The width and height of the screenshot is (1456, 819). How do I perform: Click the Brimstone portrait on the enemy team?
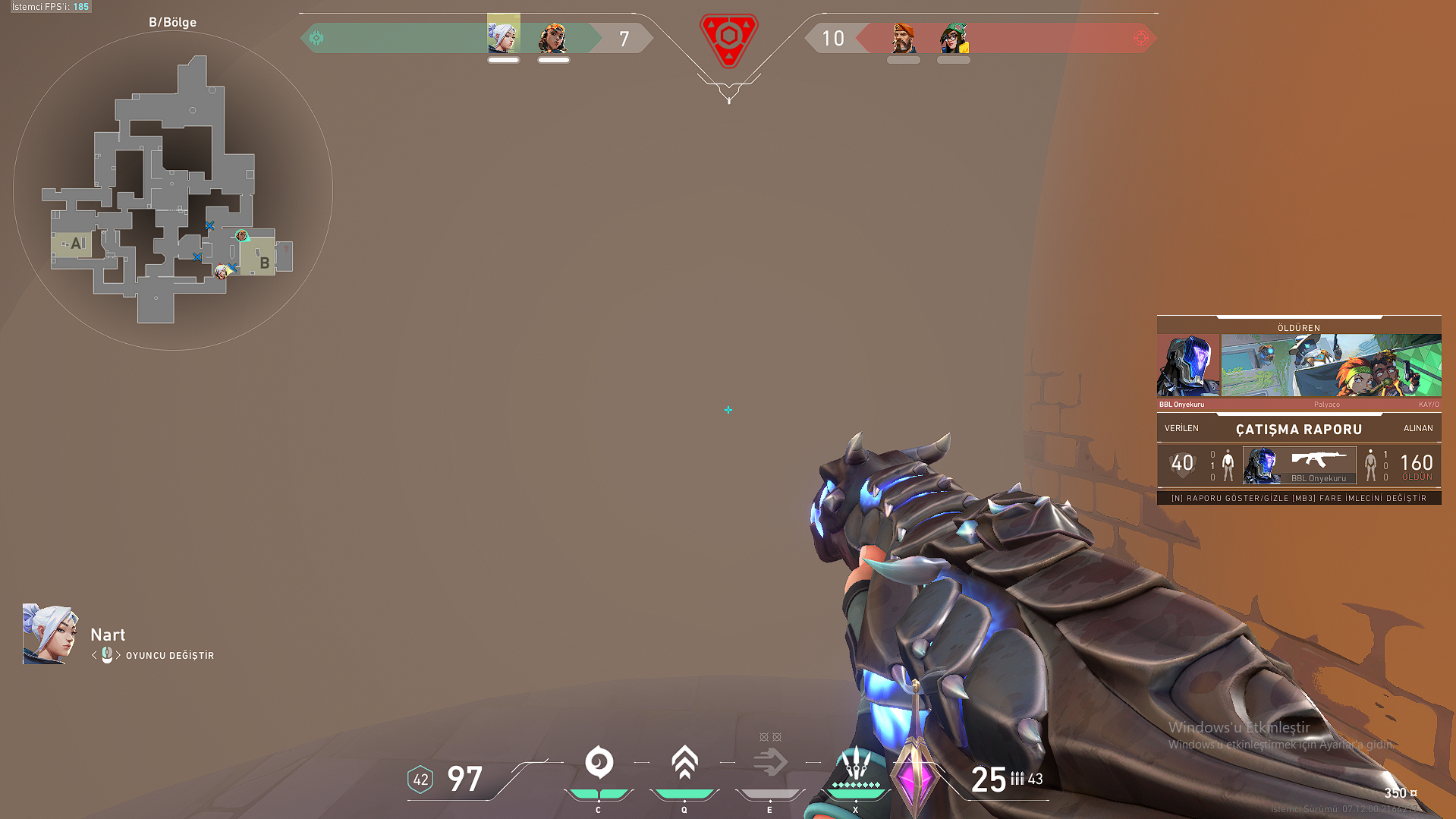coord(903,38)
